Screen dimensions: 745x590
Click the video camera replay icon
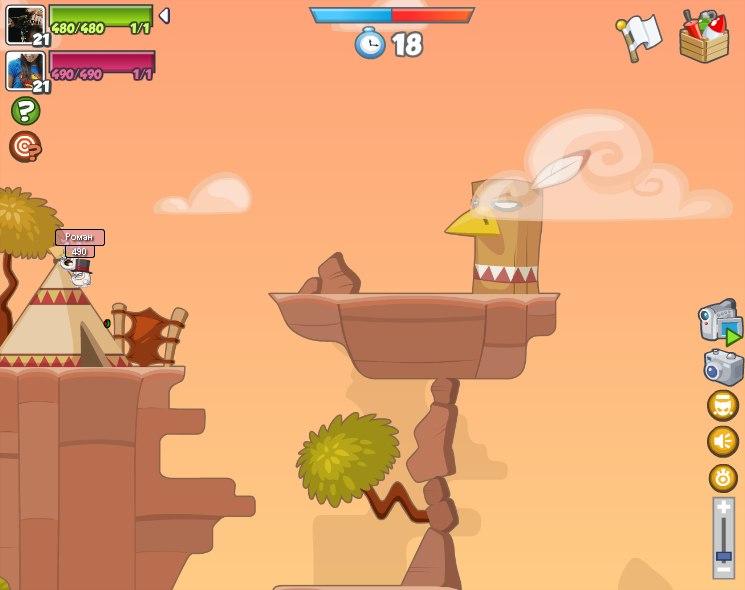pos(720,322)
